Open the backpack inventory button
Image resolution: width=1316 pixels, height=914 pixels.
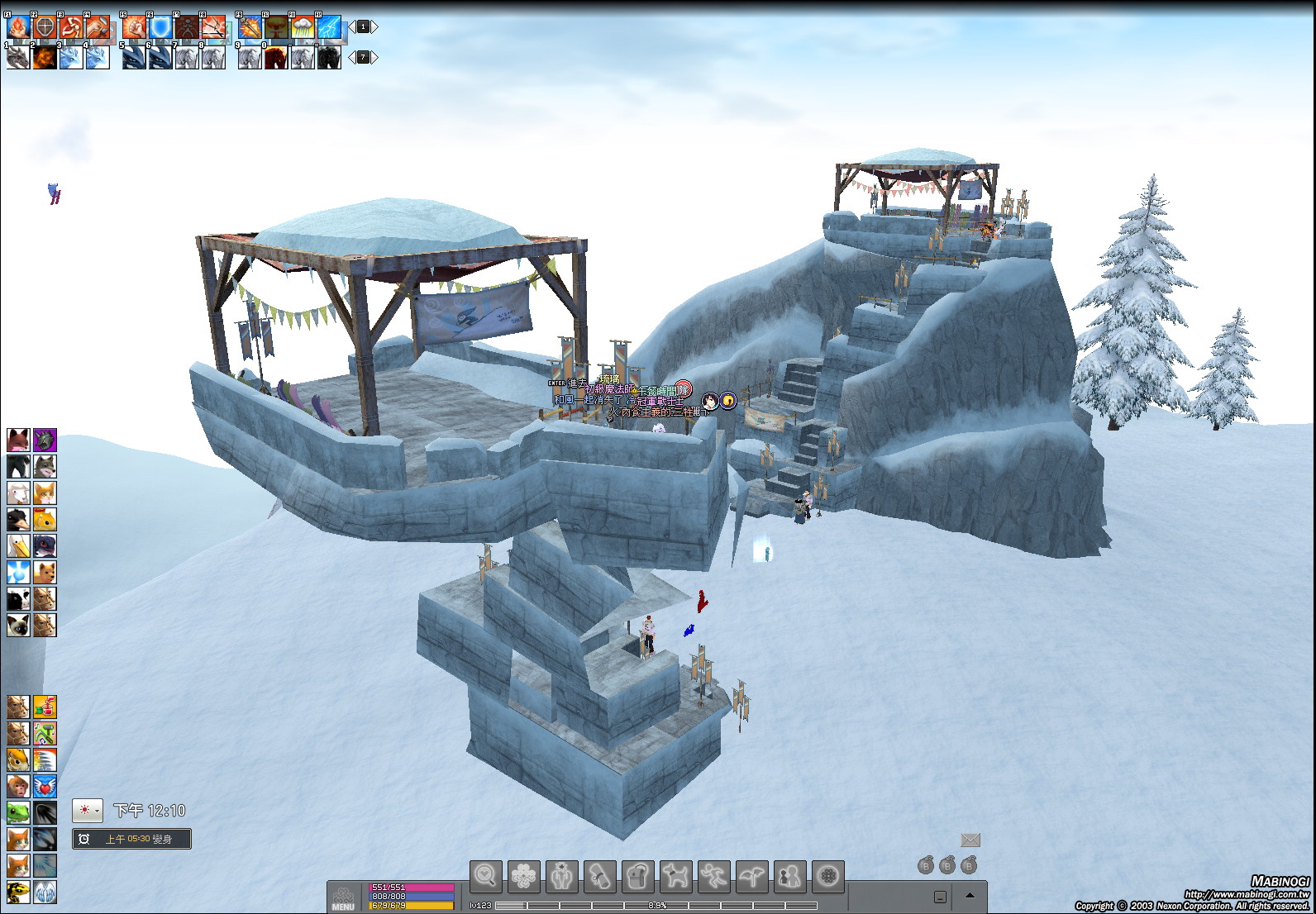[x=637, y=876]
